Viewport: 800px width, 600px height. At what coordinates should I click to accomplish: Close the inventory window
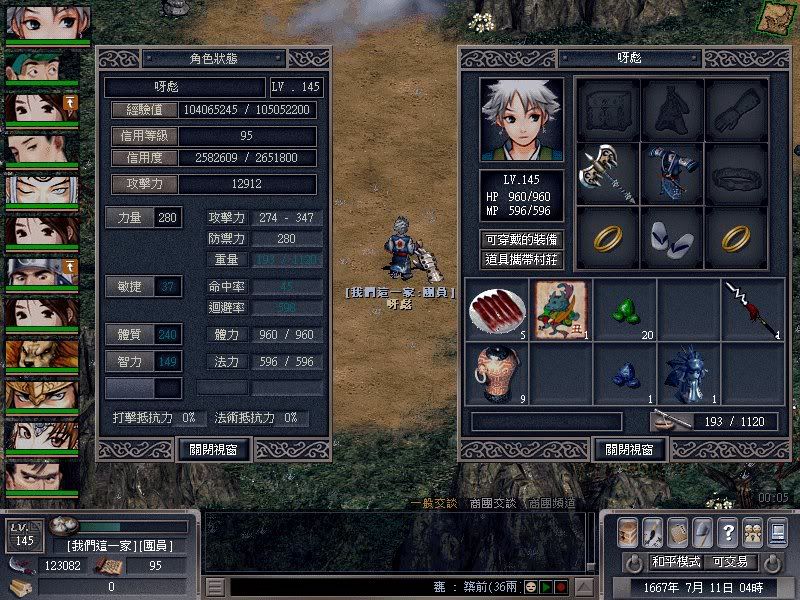click(630, 449)
